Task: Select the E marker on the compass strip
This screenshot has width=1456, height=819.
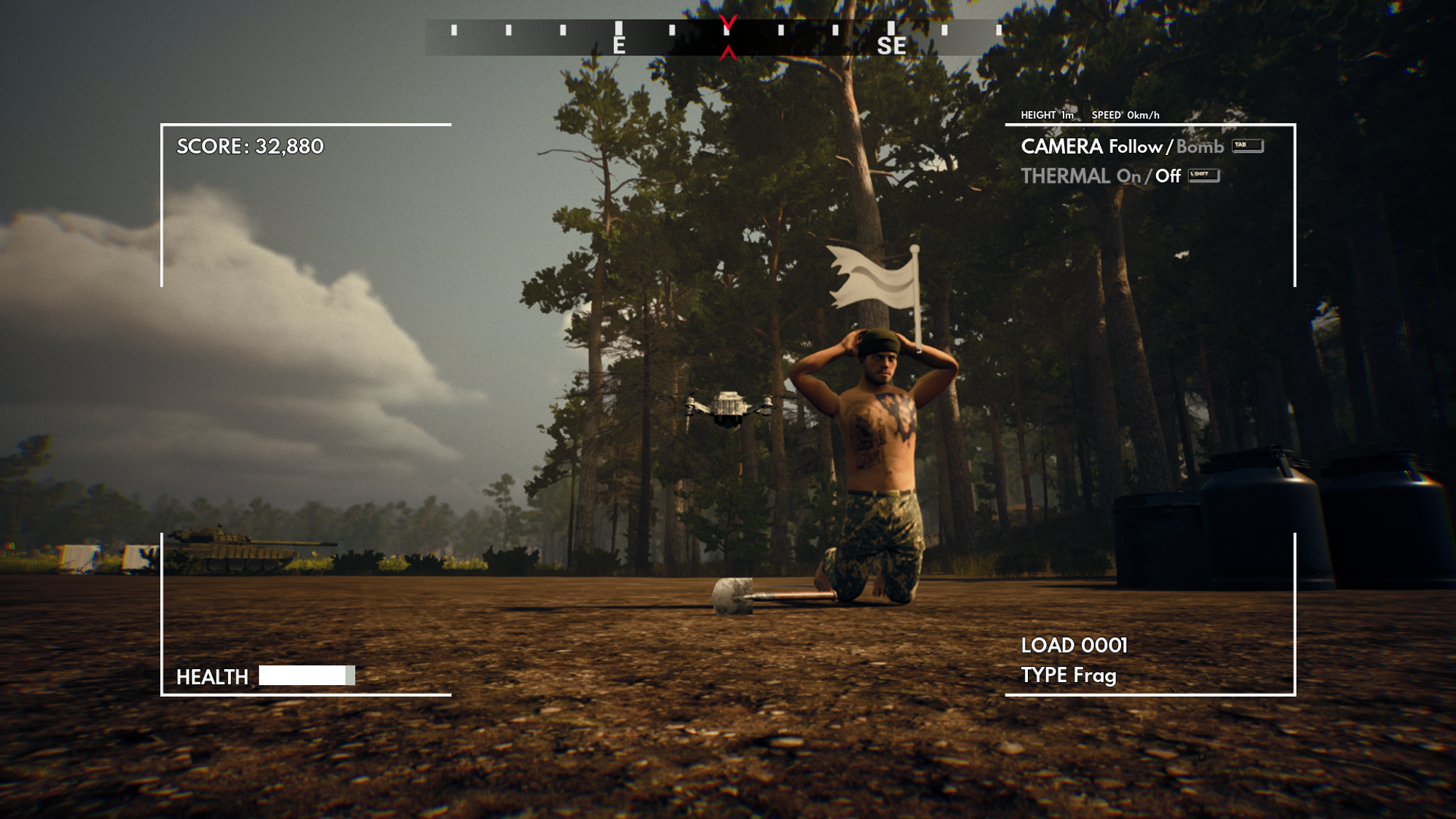Action: click(x=620, y=45)
